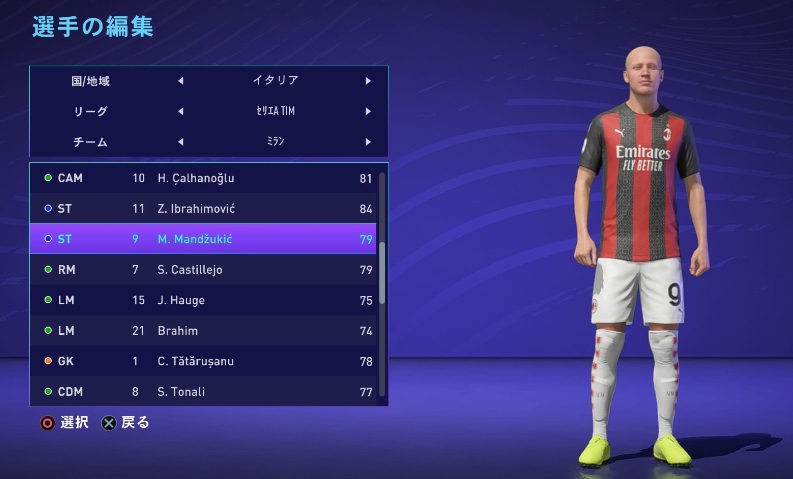Click the player list scrollbar
The image size is (793, 479).
pos(381,270)
